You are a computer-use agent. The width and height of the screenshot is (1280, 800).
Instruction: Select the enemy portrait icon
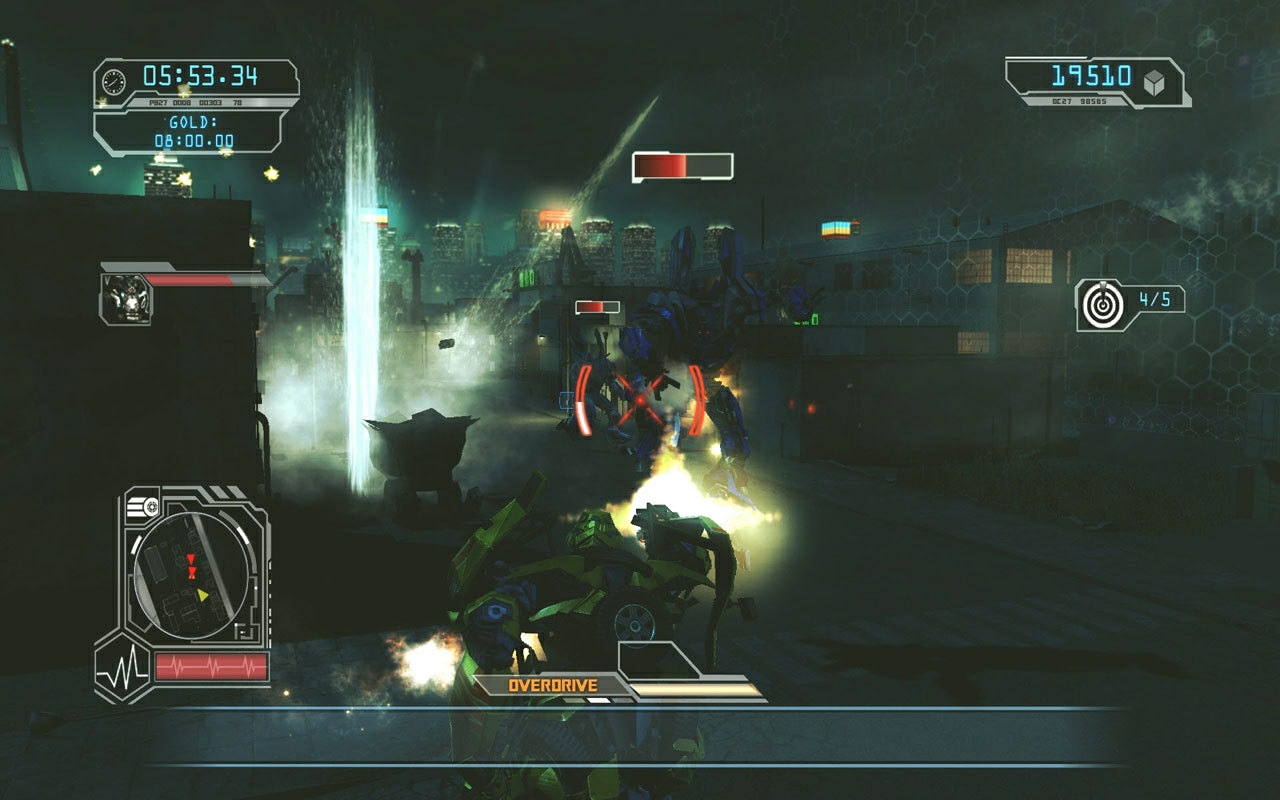click(x=125, y=298)
